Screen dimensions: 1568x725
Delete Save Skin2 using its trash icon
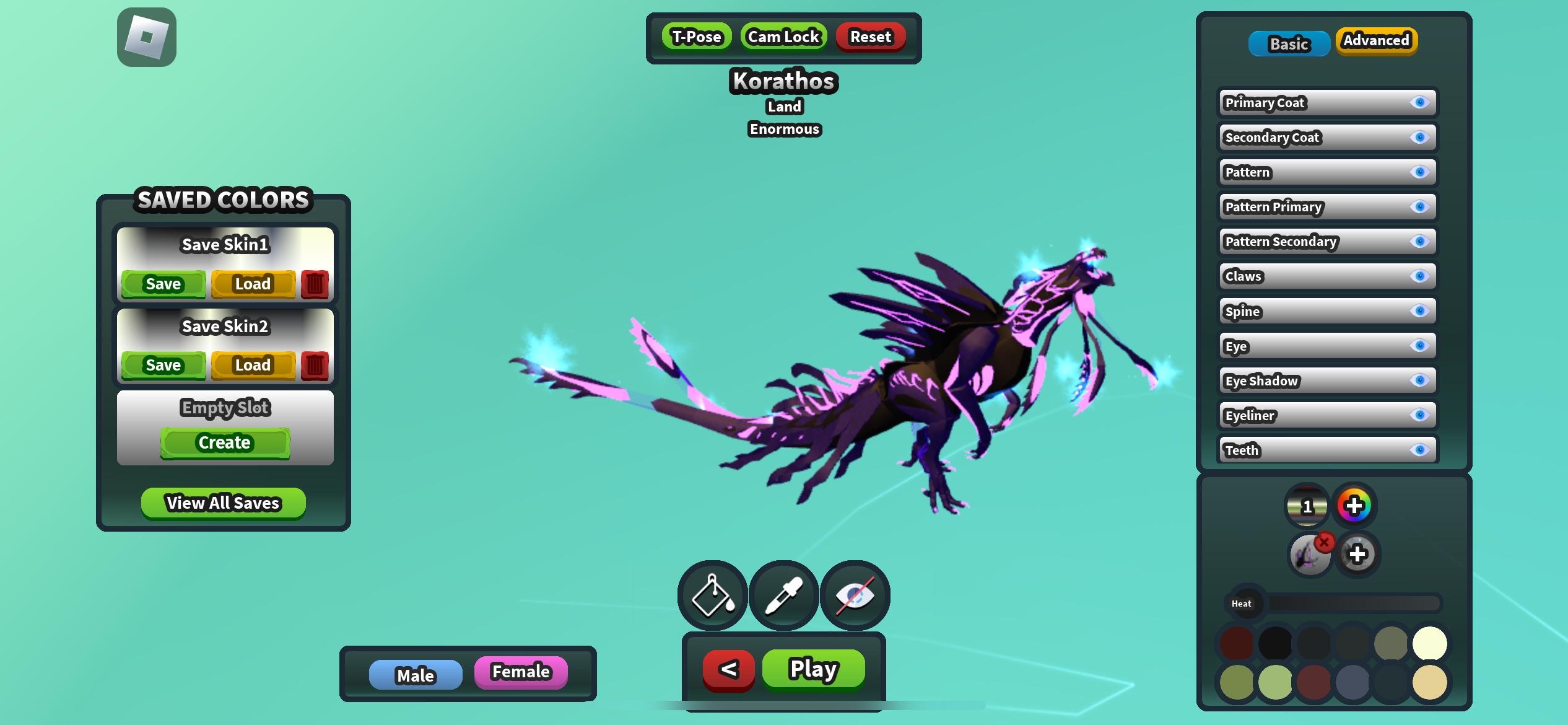[315, 365]
